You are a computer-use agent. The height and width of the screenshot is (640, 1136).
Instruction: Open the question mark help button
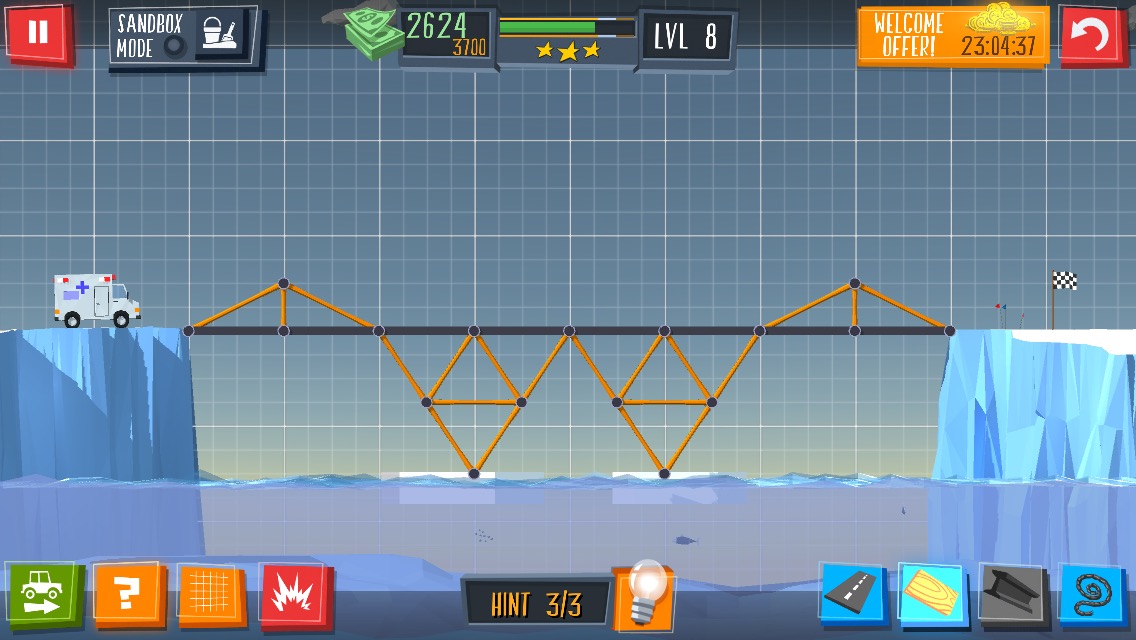pyautogui.click(x=127, y=594)
